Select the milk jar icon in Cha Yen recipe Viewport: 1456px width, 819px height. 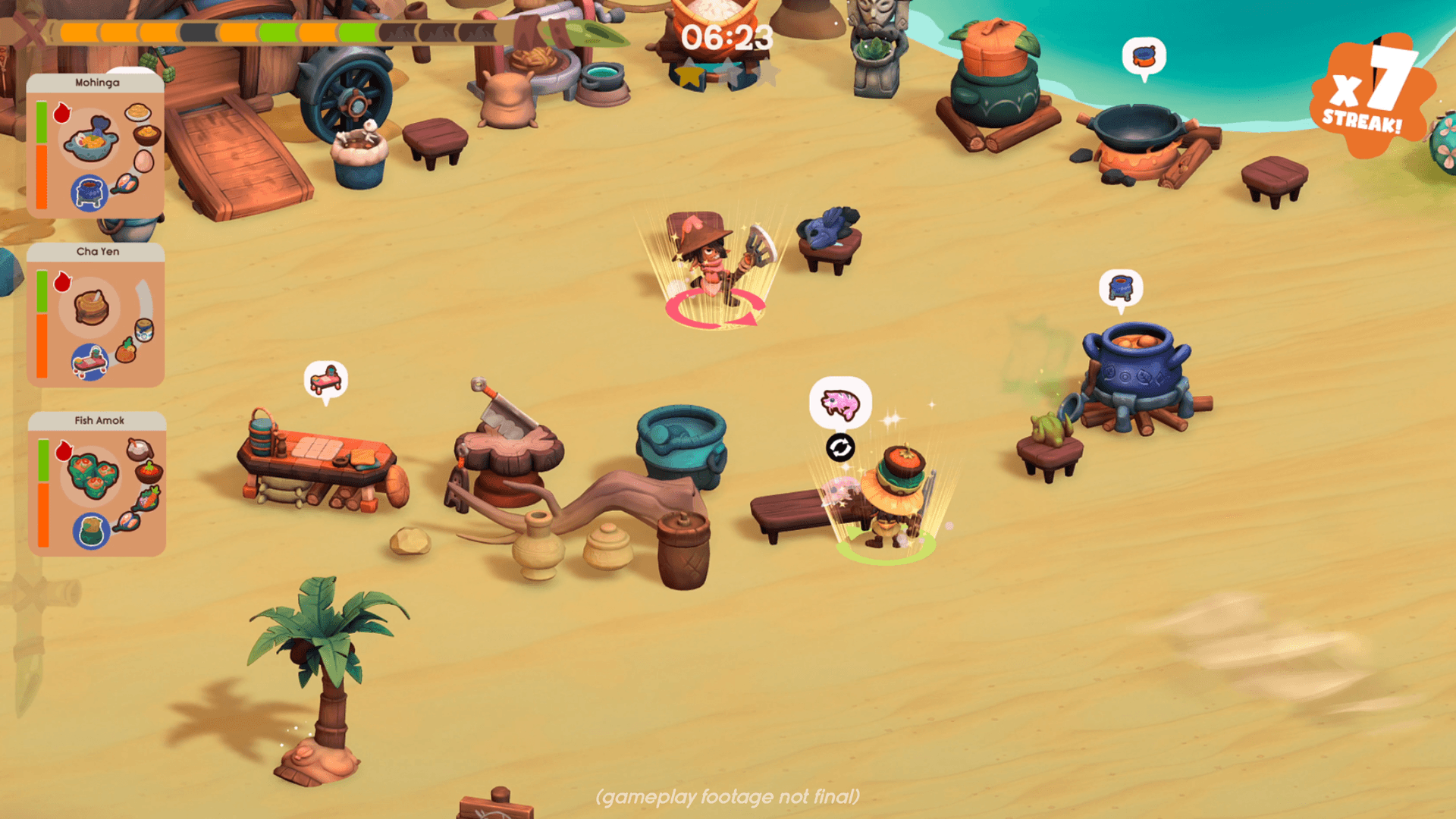point(143,330)
